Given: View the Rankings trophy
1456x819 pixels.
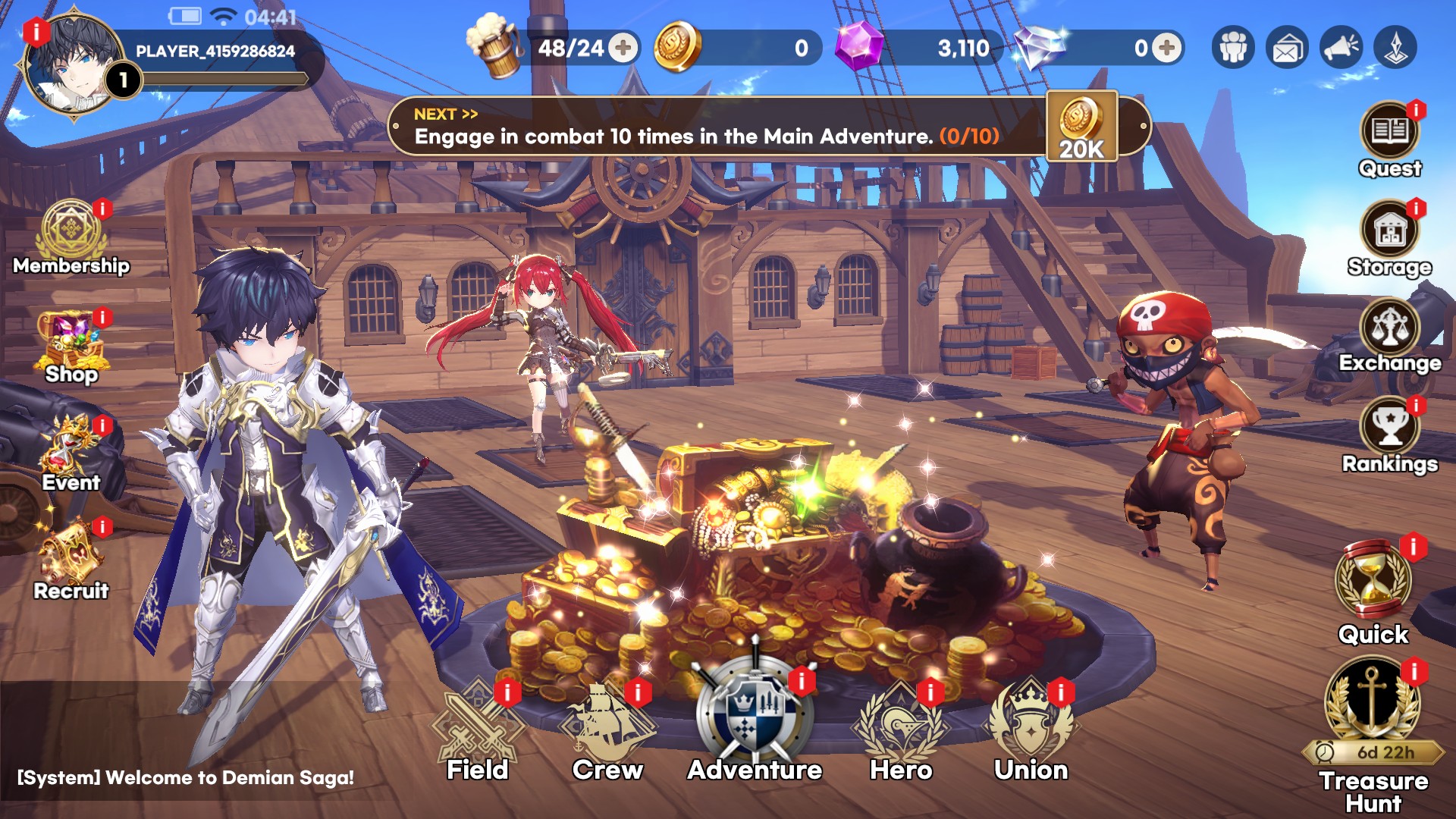Looking at the screenshot, I should 1389,429.
